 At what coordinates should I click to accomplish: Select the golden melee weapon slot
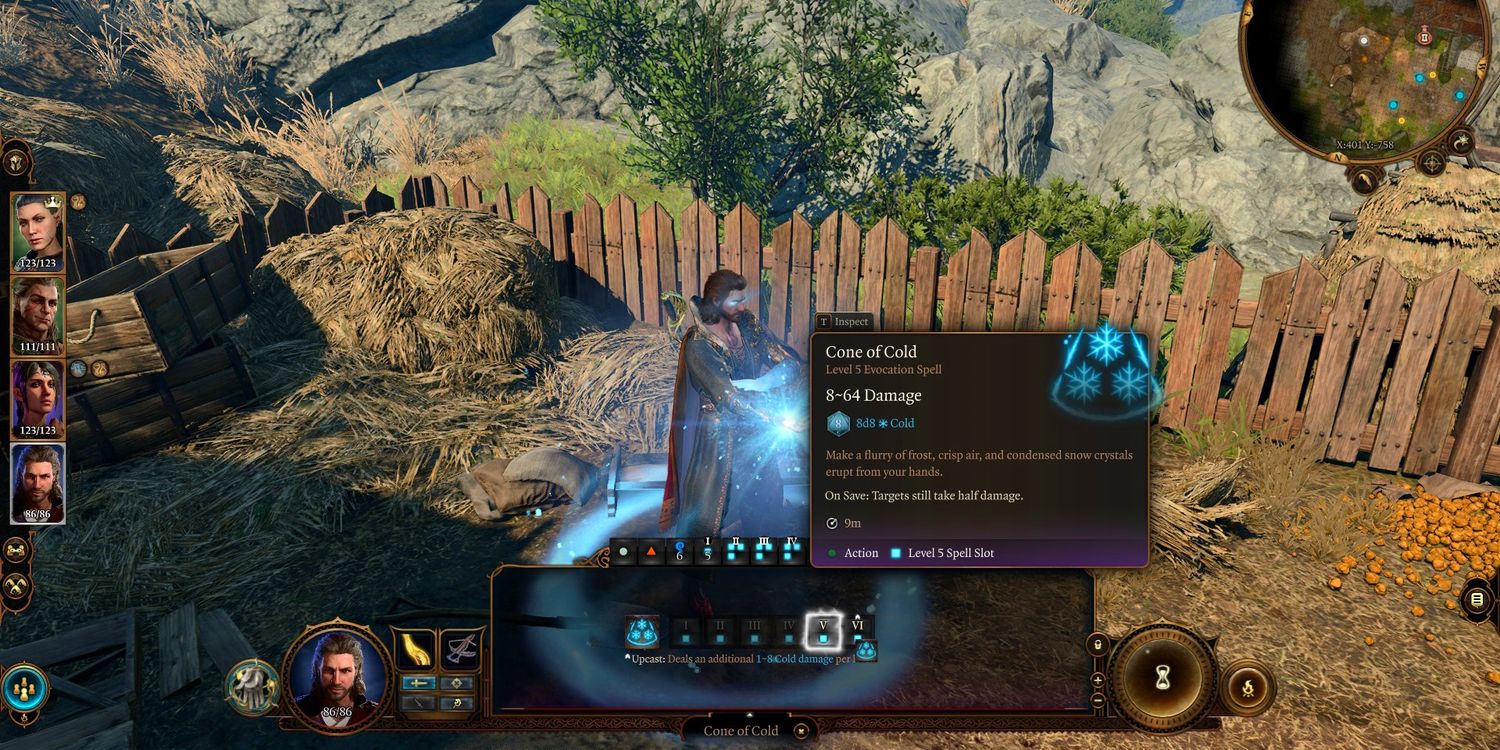(x=415, y=650)
